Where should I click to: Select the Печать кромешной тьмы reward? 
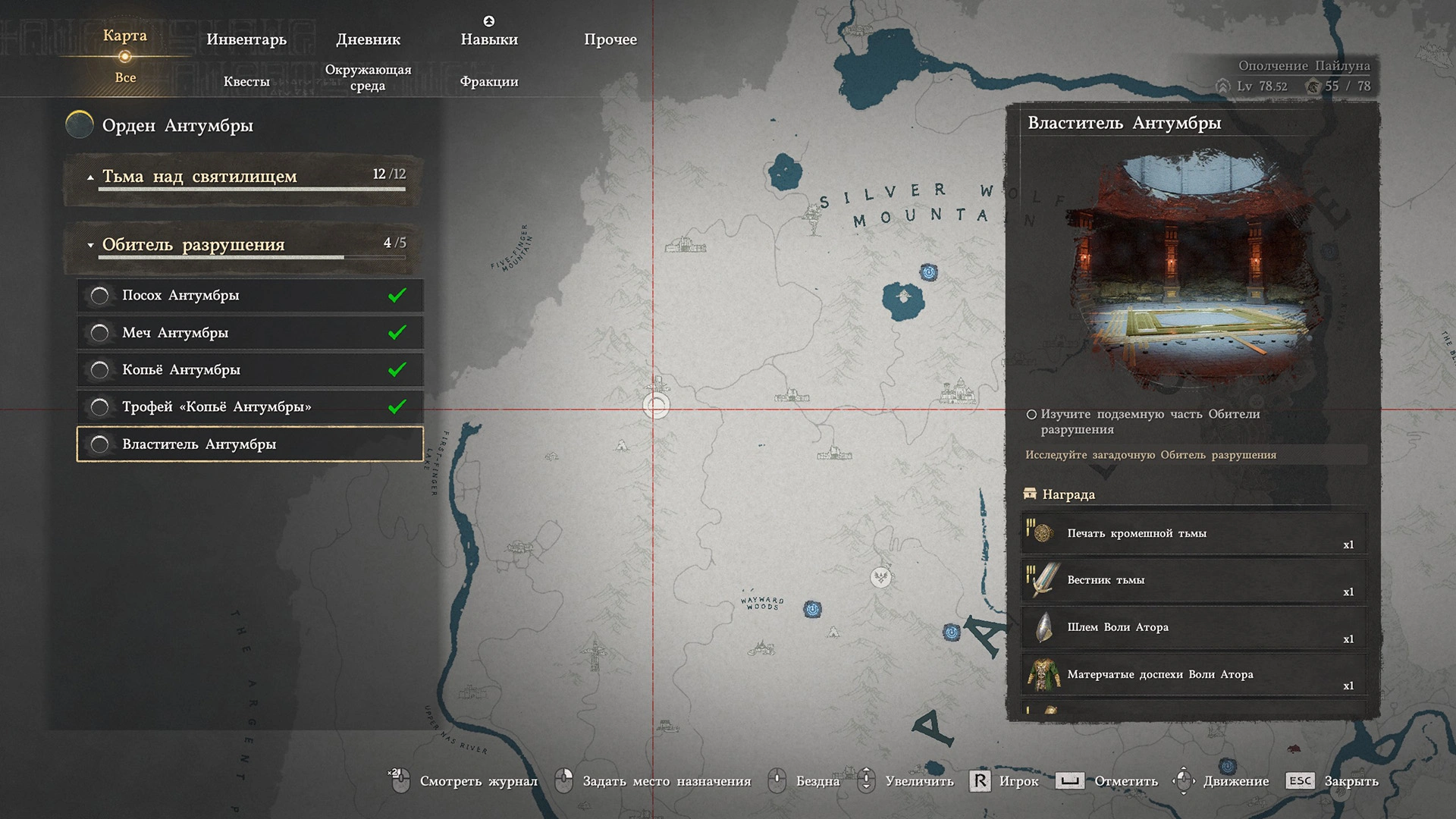point(1193,534)
